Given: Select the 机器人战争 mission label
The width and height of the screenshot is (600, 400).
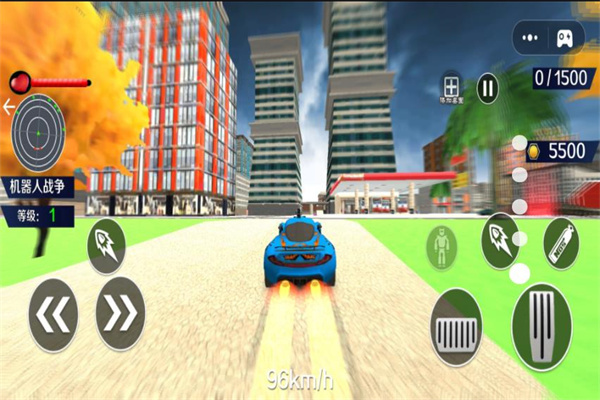Looking at the screenshot, I should point(37,185).
